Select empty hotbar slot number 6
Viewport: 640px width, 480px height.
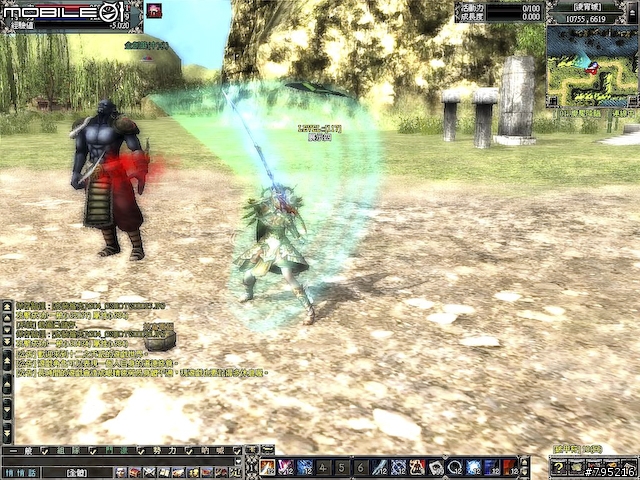click(361, 467)
